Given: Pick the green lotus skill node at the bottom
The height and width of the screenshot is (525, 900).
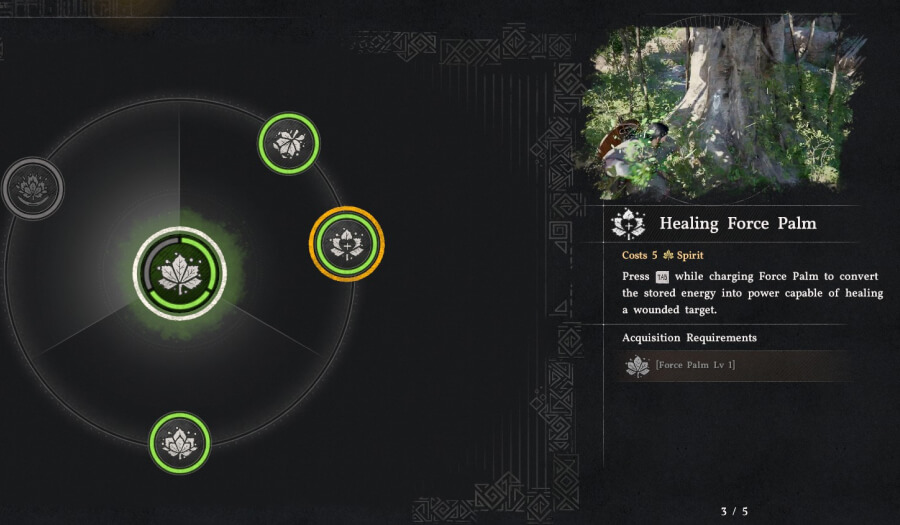Looking at the screenshot, I should pos(180,442).
